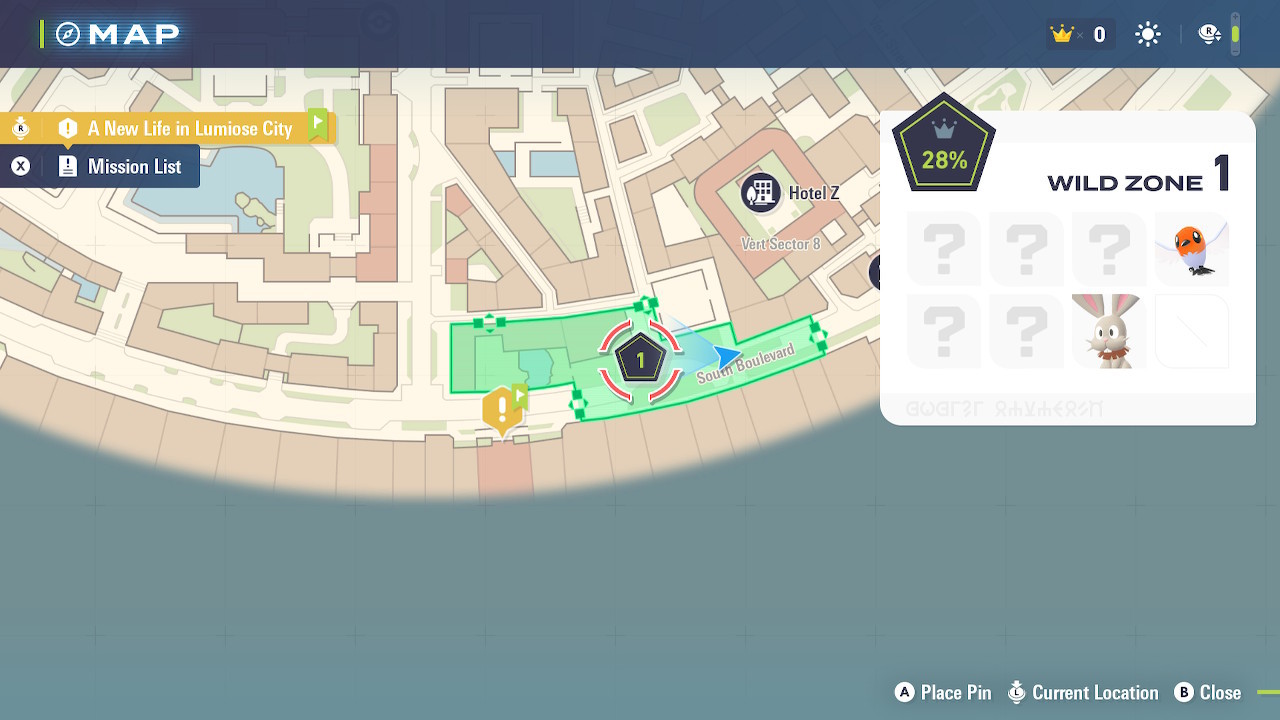Click the Wild Zone 1 pentagon marker

point(640,359)
